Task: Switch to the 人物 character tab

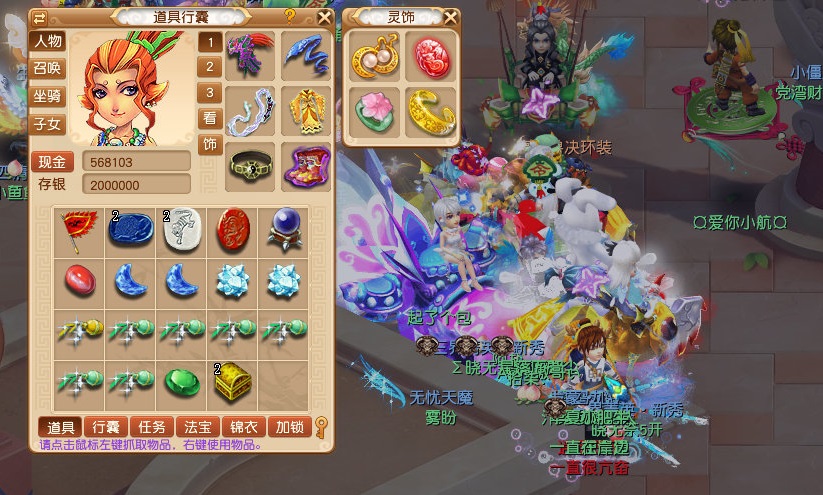Action: pyautogui.click(x=48, y=42)
